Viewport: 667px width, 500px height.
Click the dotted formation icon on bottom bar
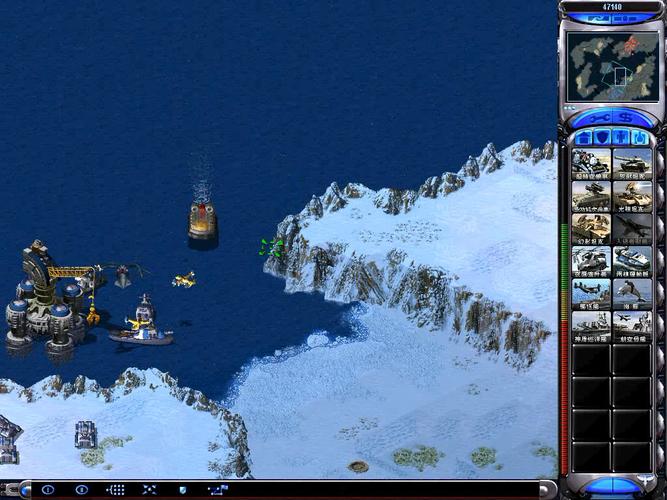116,490
